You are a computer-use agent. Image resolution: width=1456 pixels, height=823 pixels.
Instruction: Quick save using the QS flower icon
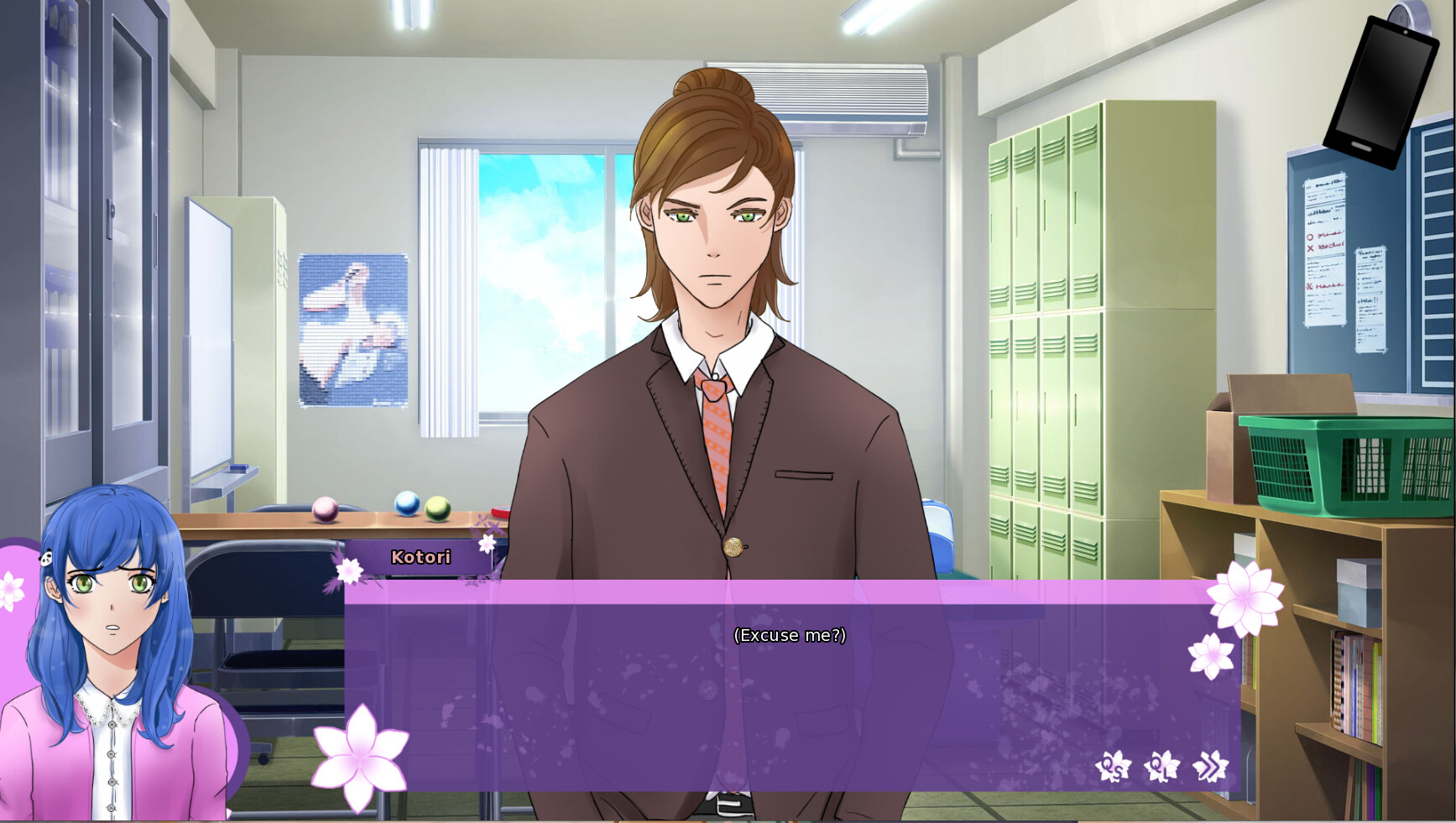[x=1112, y=766]
